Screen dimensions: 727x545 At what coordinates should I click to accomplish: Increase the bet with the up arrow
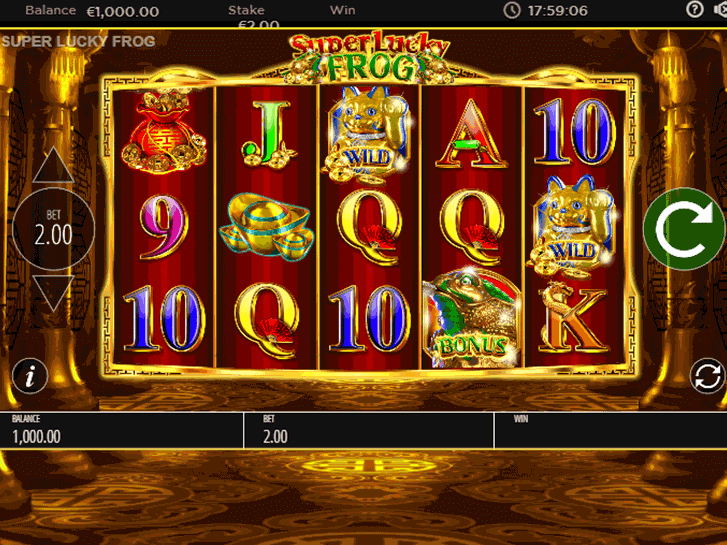click(x=54, y=167)
